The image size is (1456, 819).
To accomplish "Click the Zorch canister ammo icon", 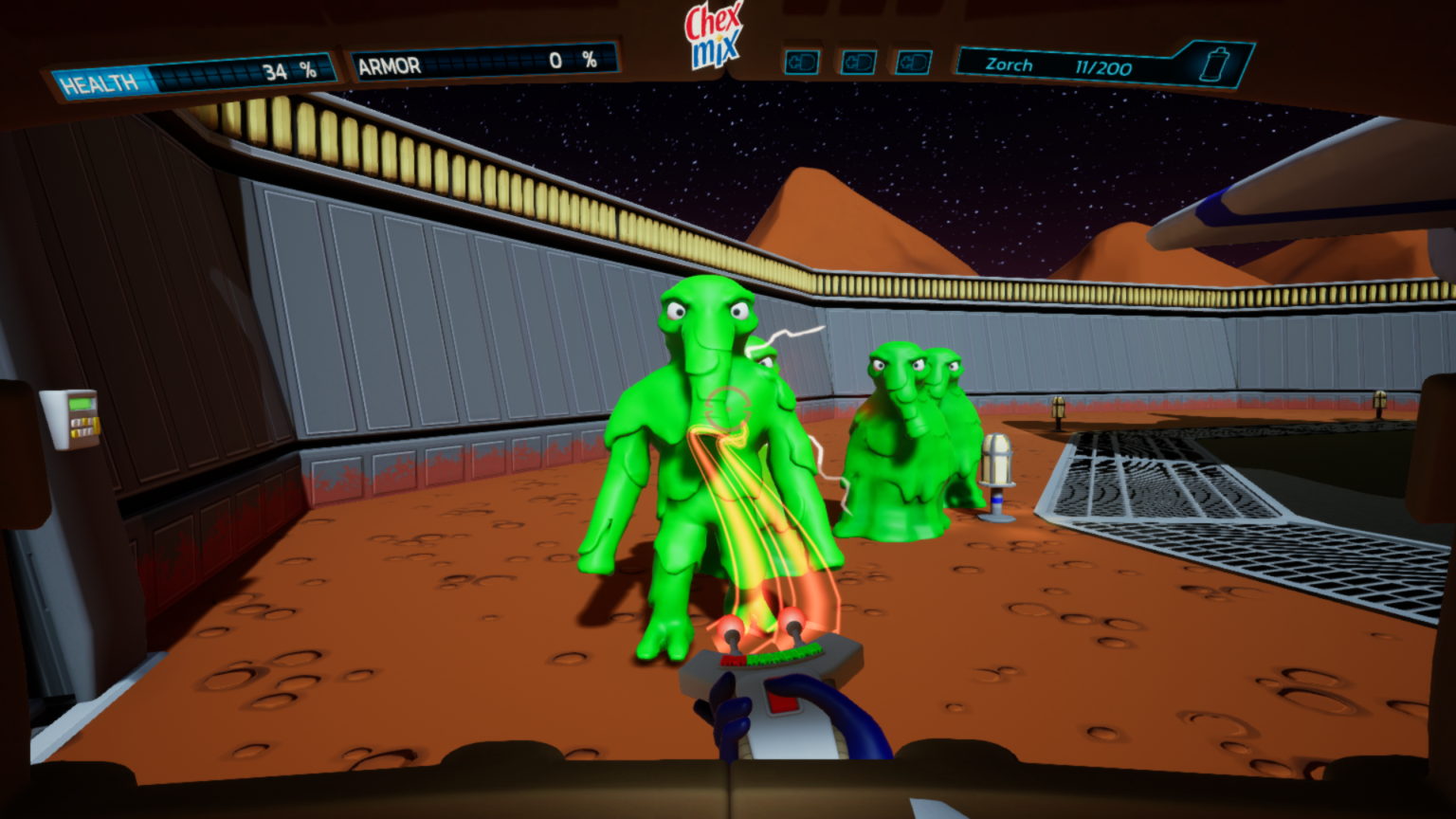I will tap(1213, 64).
